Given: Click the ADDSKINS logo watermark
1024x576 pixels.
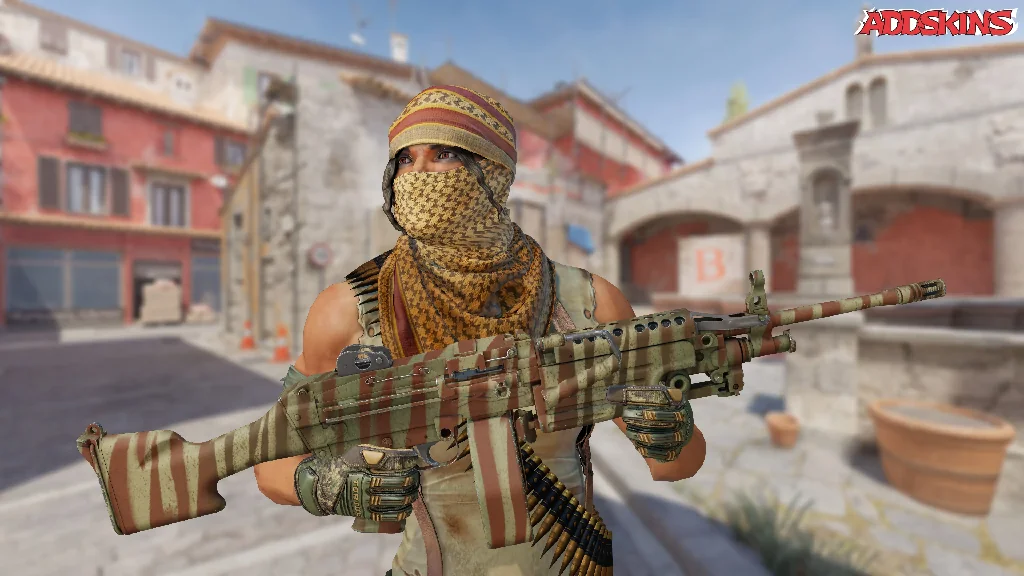Looking at the screenshot, I should (936, 22).
